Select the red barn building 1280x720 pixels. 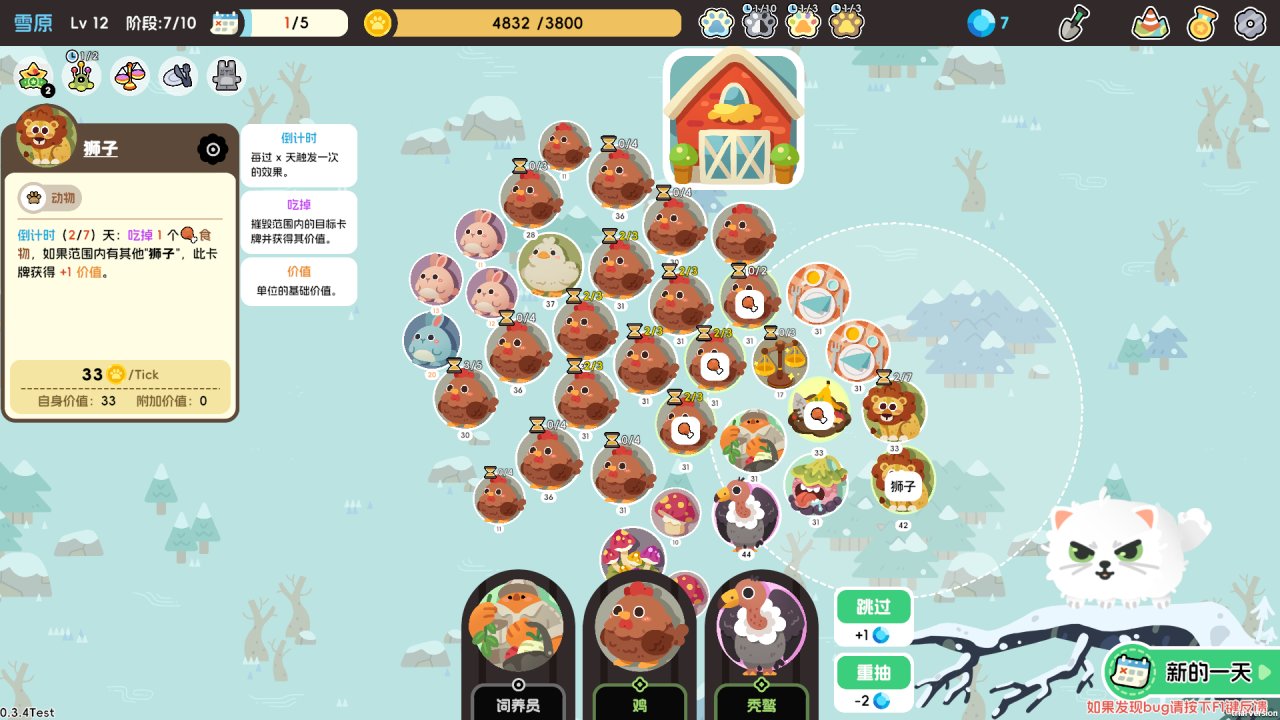point(733,118)
